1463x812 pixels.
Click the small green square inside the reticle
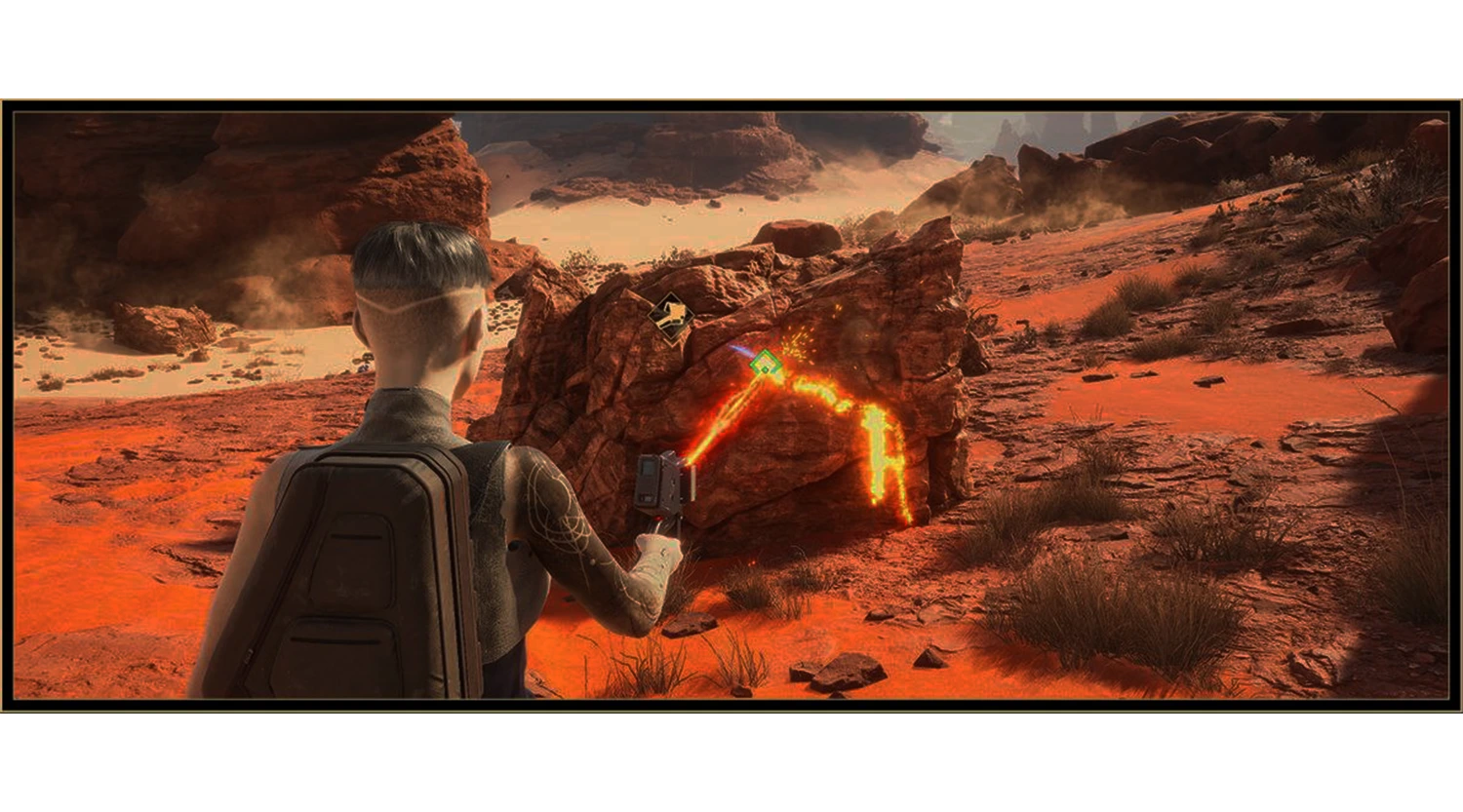pyautogui.click(x=765, y=370)
